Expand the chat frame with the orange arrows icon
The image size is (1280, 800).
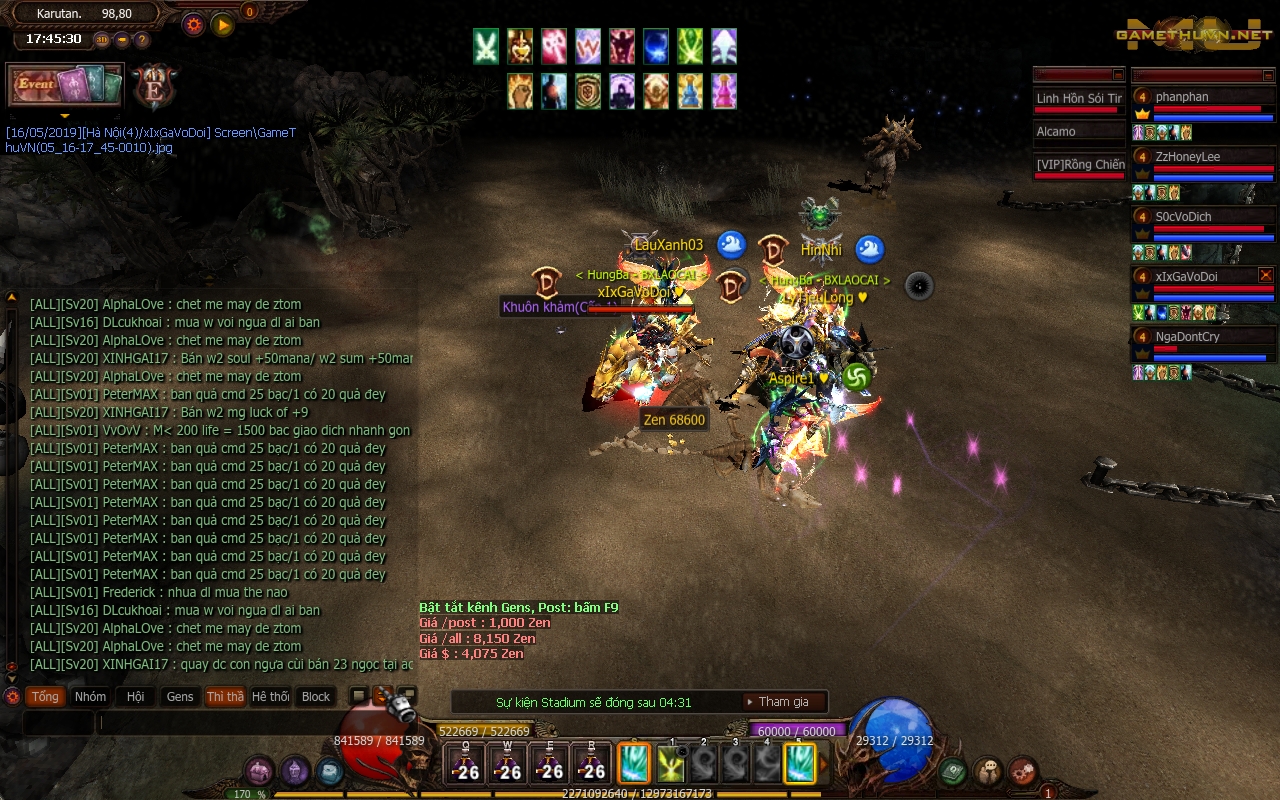(x=382, y=693)
